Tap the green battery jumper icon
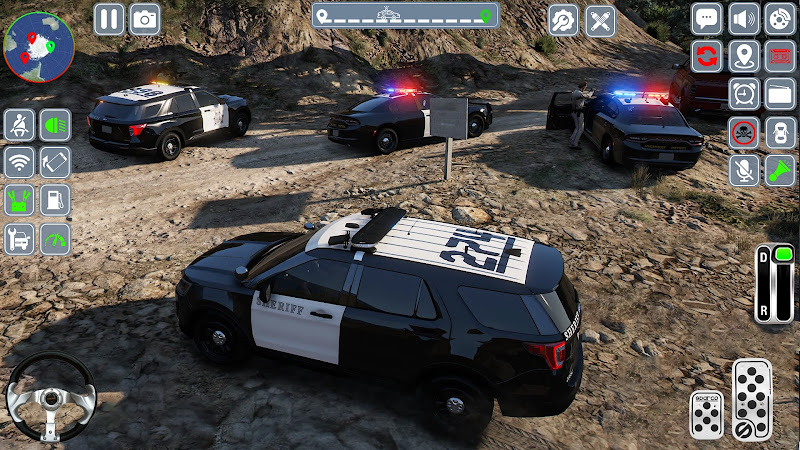Screen dimensions: 800x450 19,199
